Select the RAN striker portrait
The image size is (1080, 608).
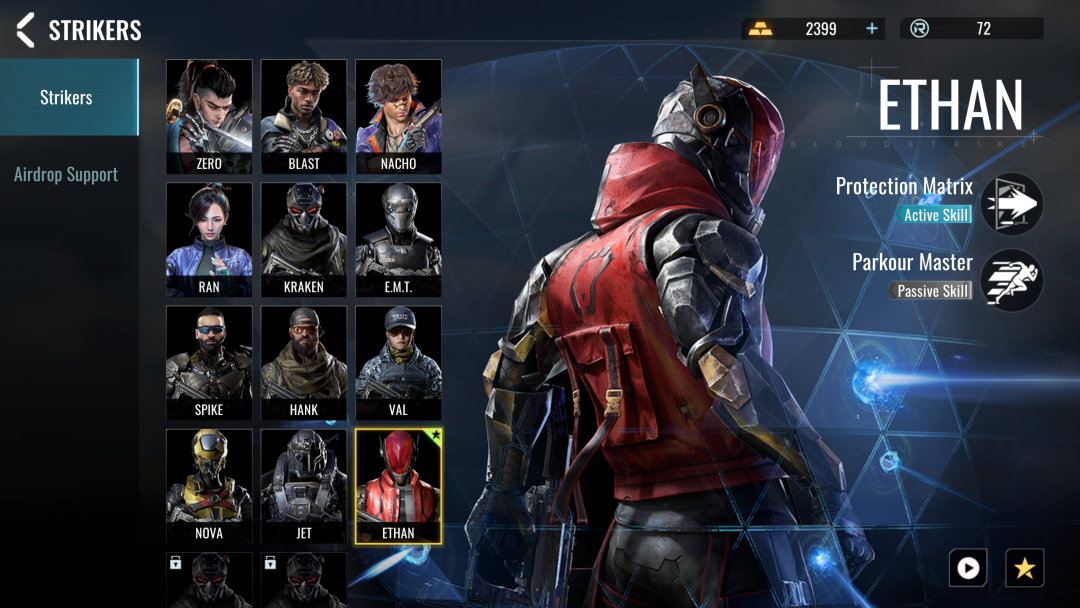pos(209,238)
